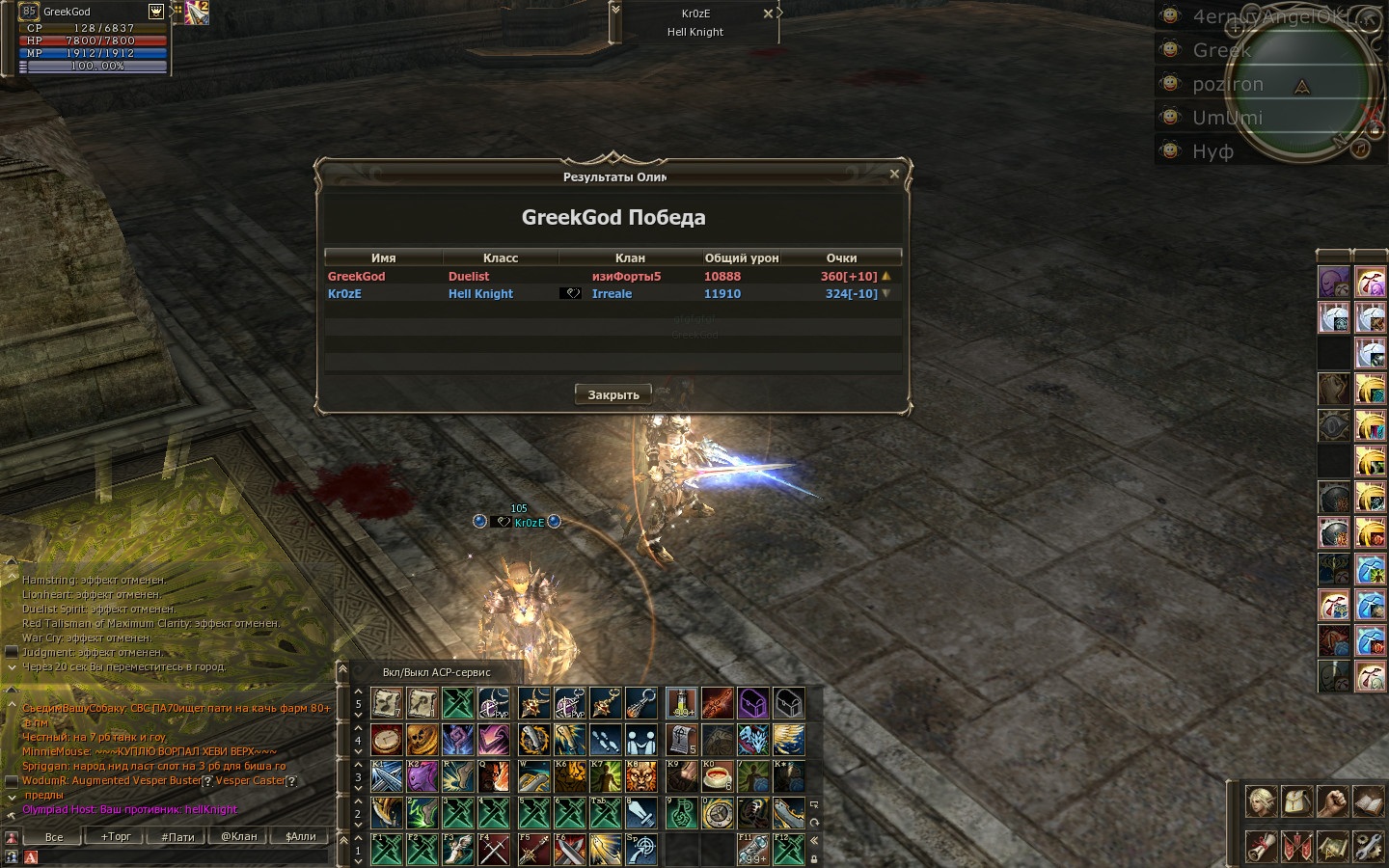Close the Olympiad results with Закрыть

pos(613,394)
